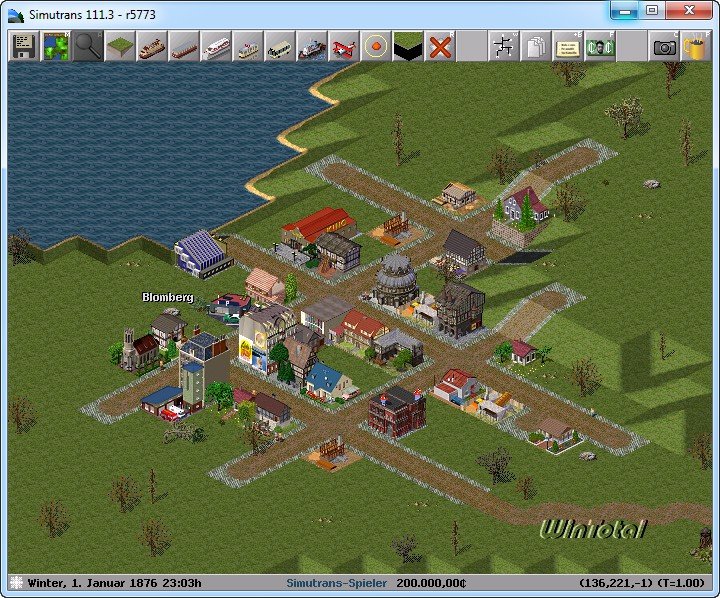Open the ship building tools

[x=312, y=46]
